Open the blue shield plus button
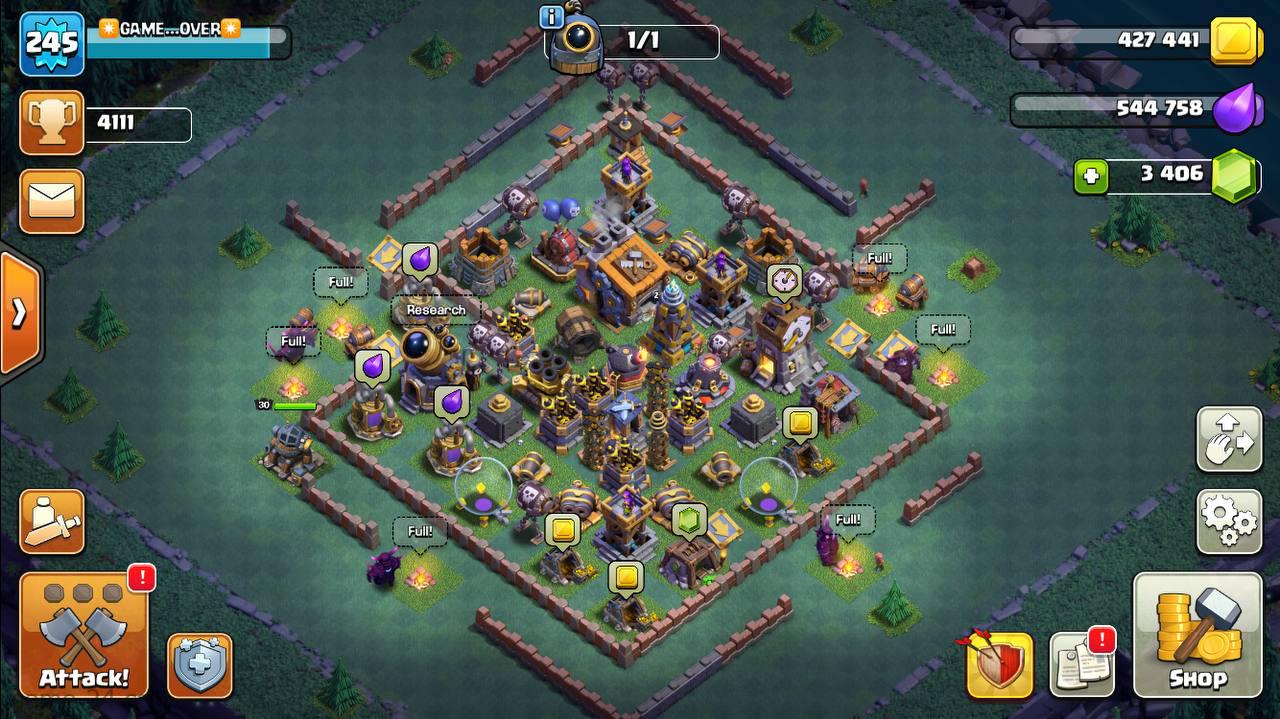 click(199, 665)
